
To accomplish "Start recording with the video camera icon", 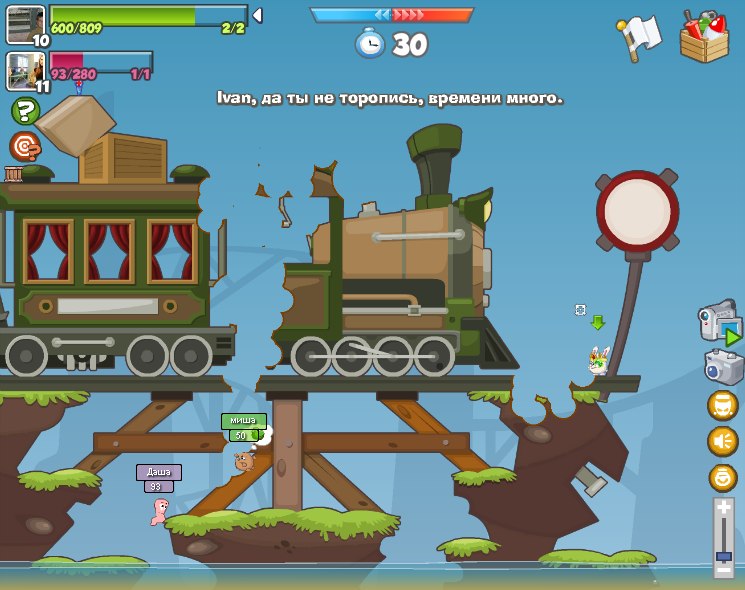I will (719, 322).
